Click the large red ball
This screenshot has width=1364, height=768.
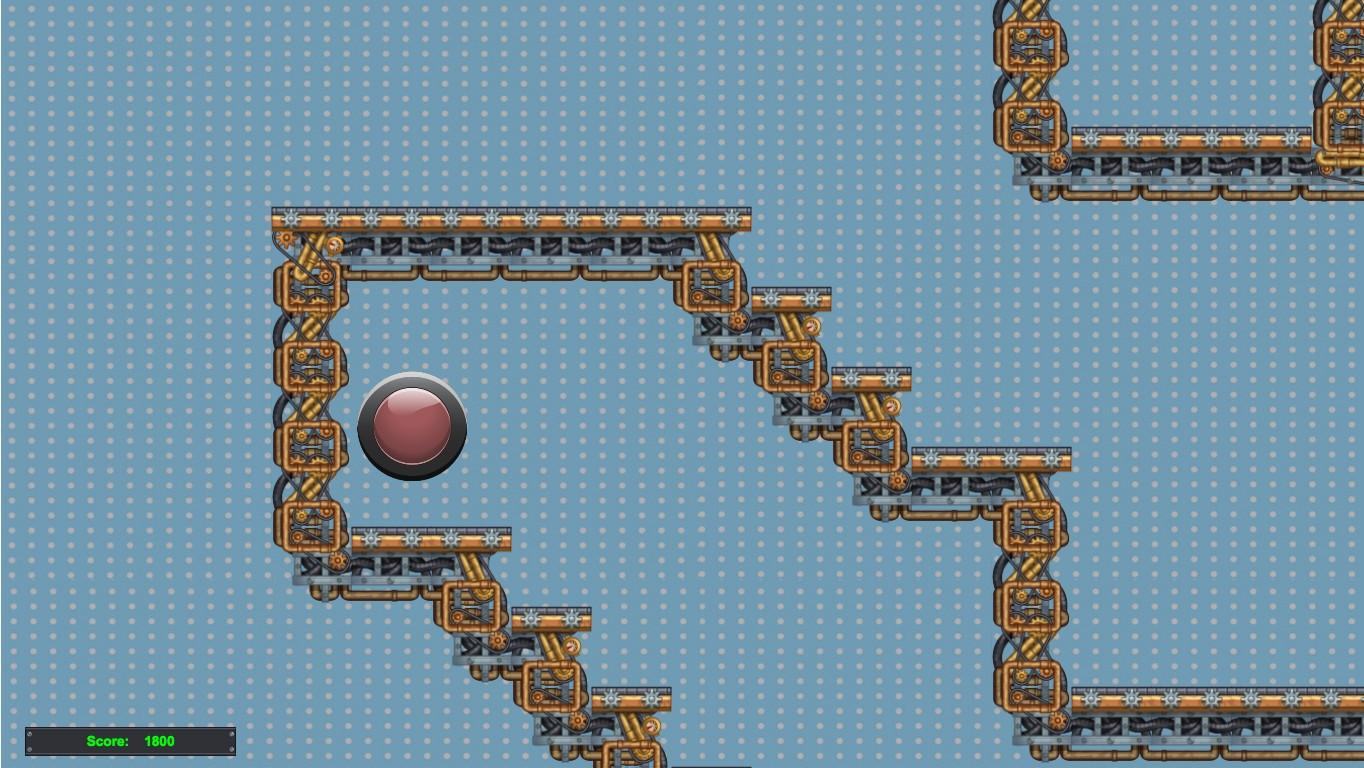[410, 428]
